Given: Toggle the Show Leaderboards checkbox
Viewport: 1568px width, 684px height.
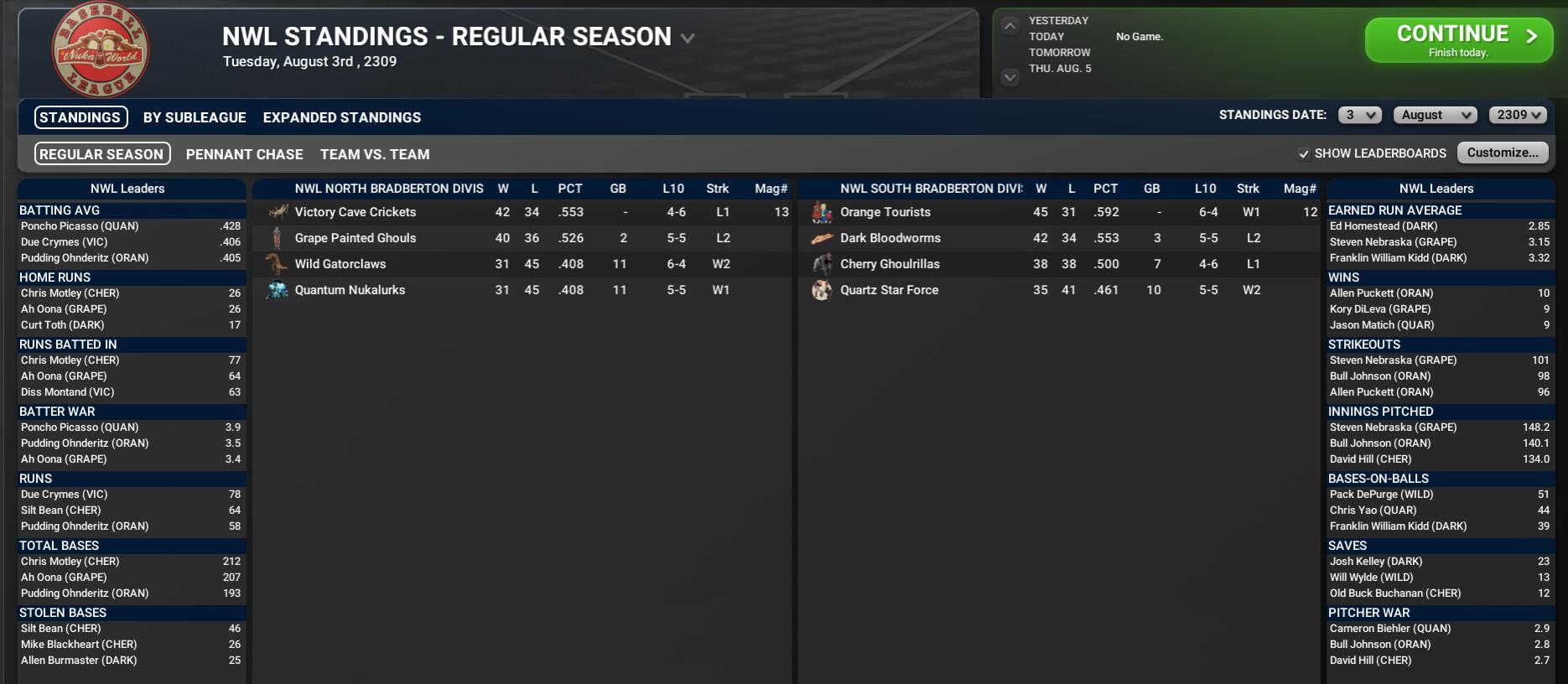Looking at the screenshot, I should (x=1304, y=154).
